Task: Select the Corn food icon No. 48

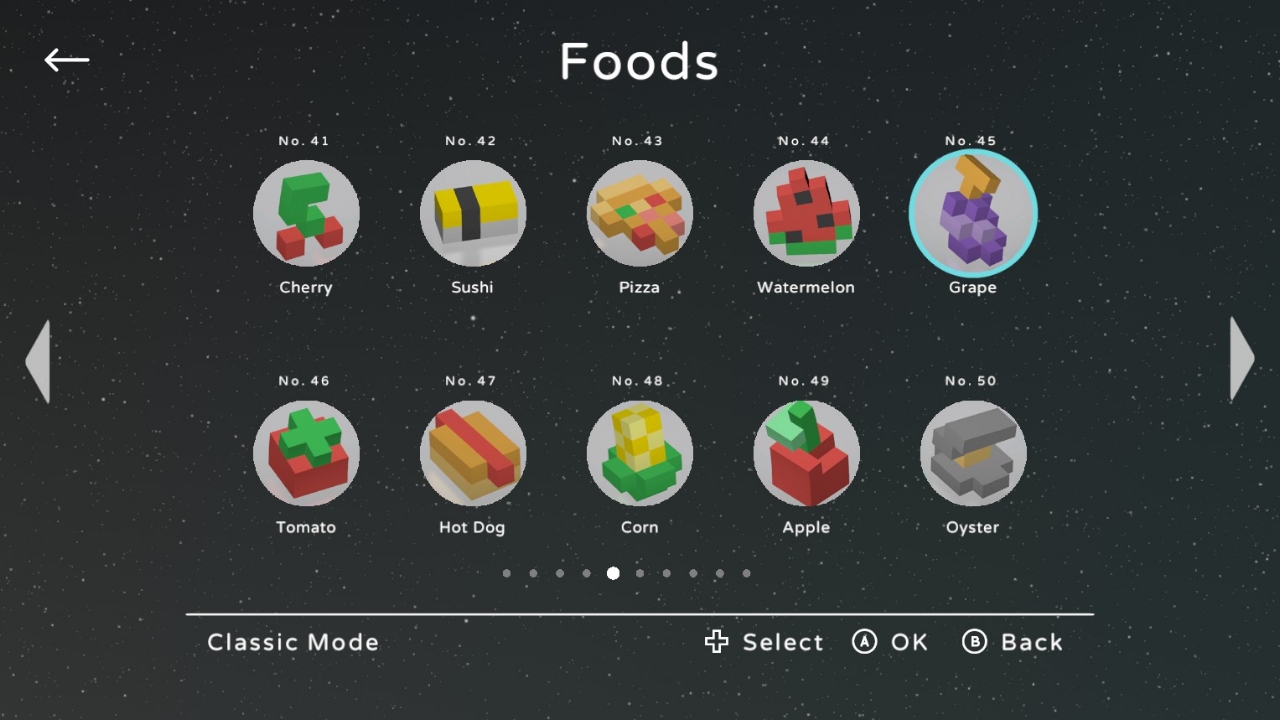Action: [x=640, y=453]
